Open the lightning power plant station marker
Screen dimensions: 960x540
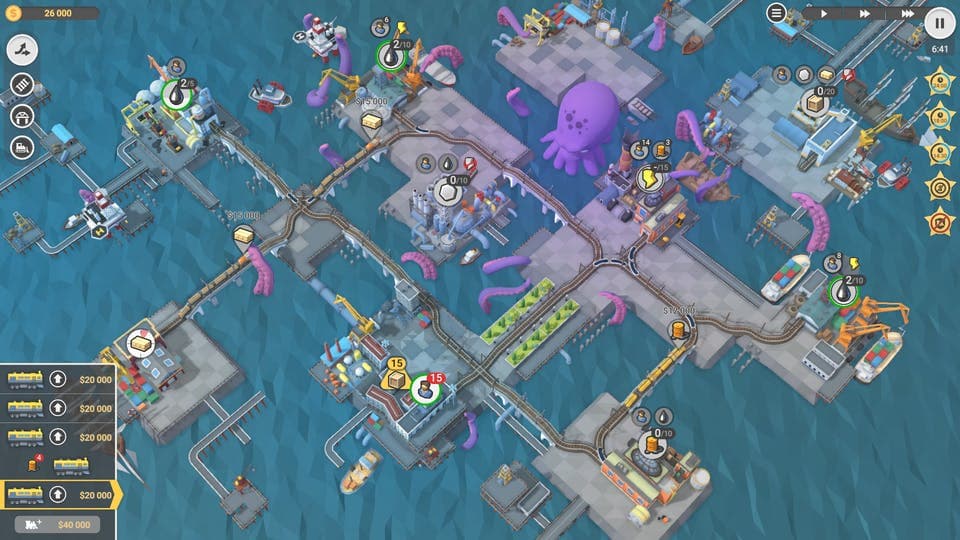(649, 179)
